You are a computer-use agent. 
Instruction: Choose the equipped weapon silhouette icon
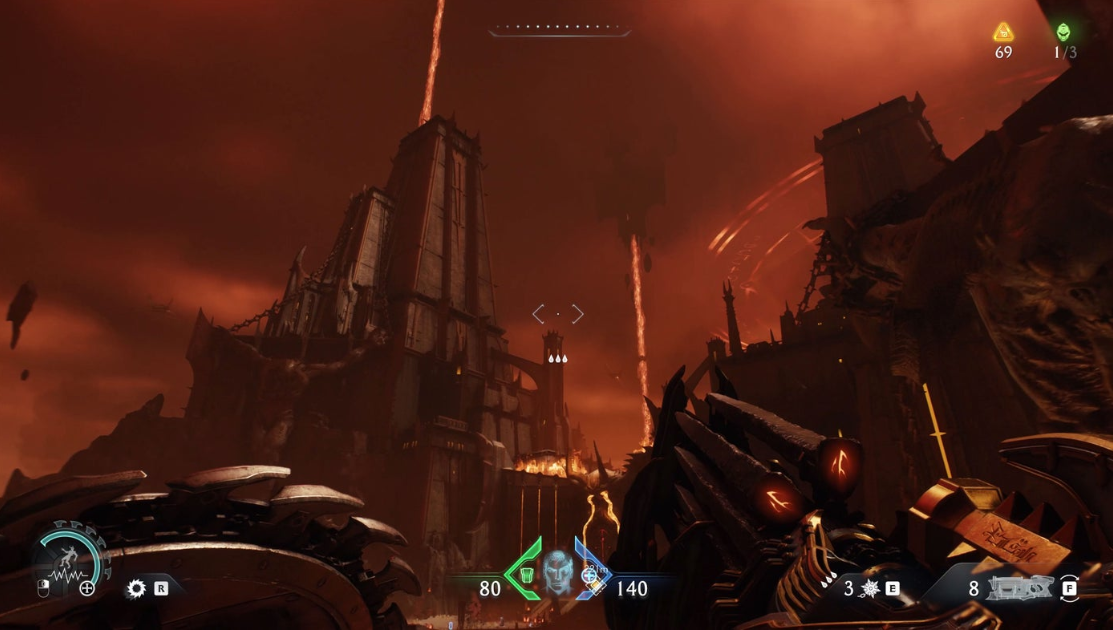click(x=1020, y=588)
